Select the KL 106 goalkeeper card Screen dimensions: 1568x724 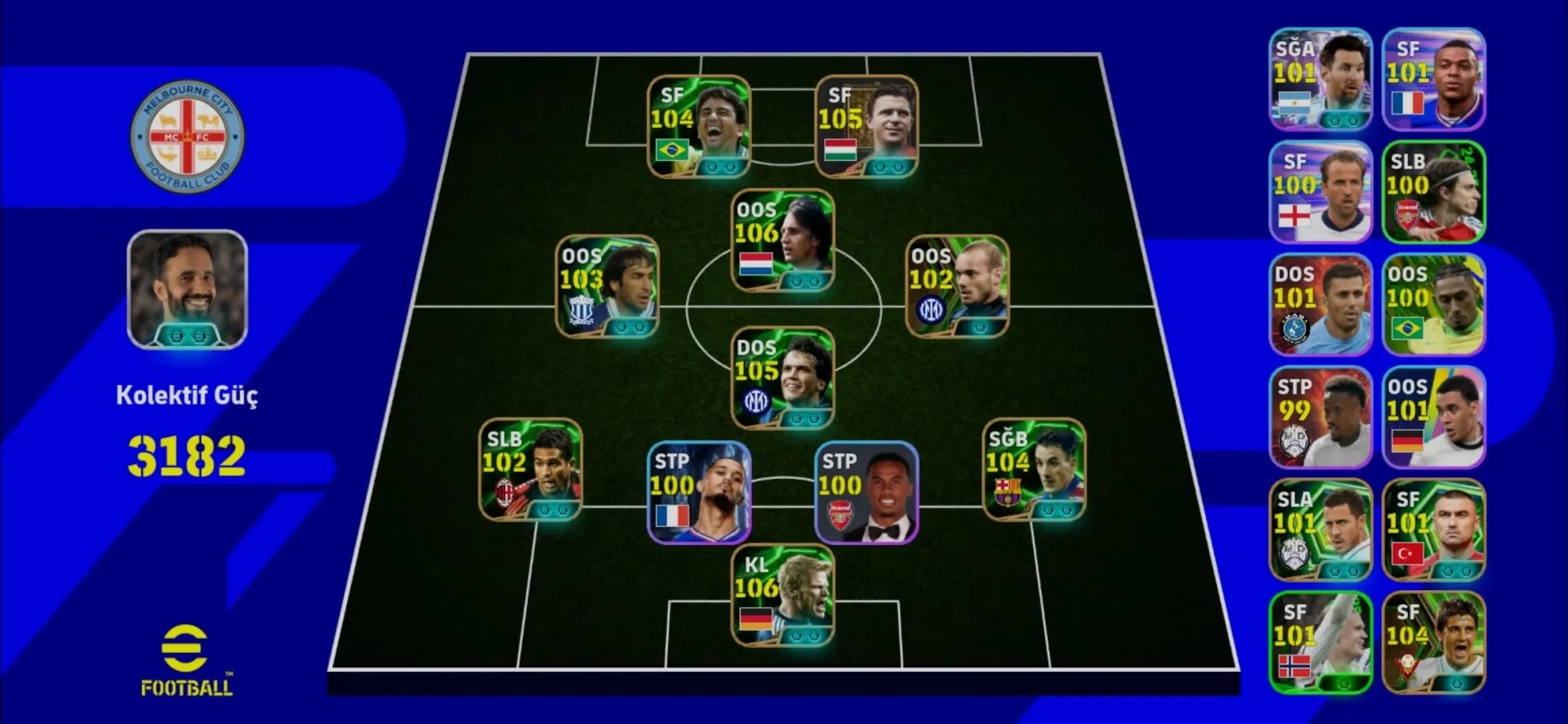click(x=782, y=596)
